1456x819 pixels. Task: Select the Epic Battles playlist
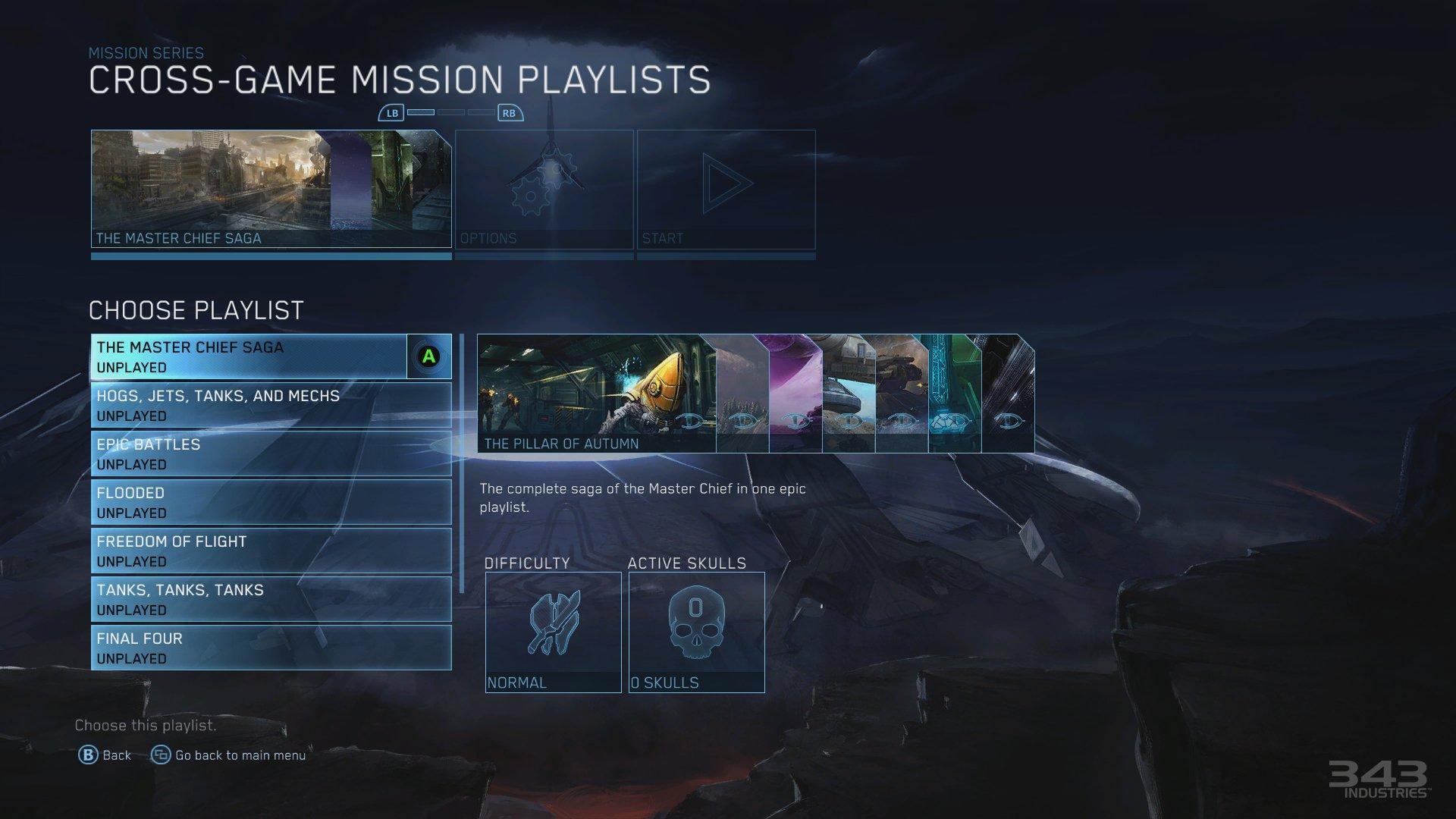250,453
